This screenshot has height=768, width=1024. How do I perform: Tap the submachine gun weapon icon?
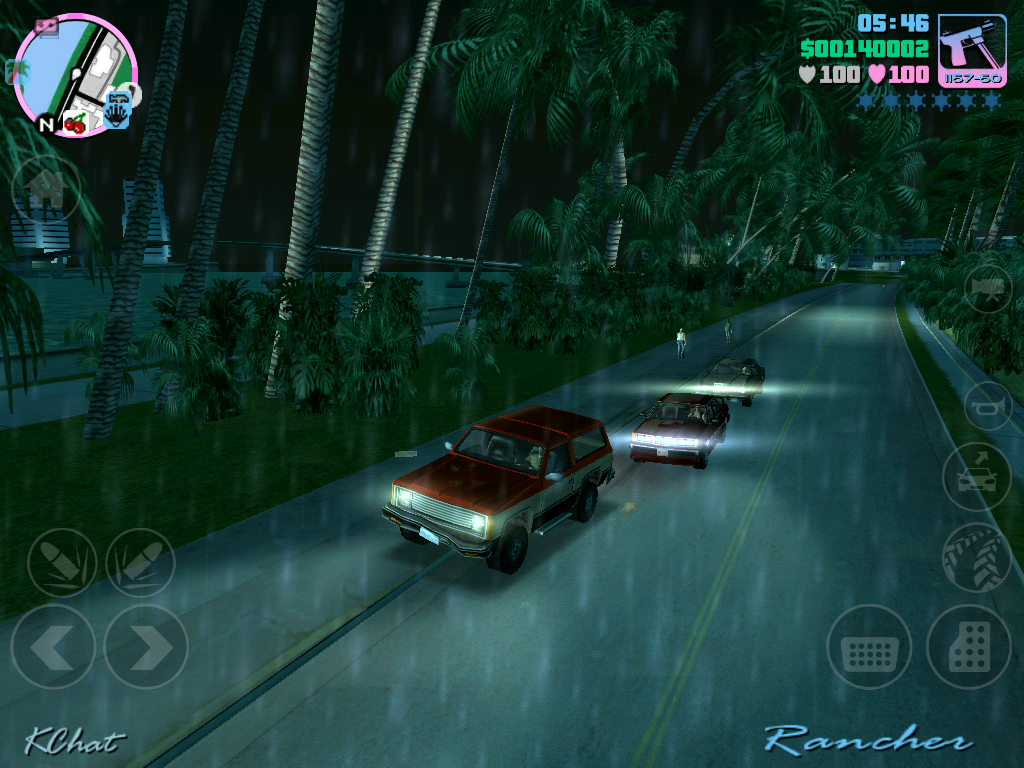[x=972, y=49]
